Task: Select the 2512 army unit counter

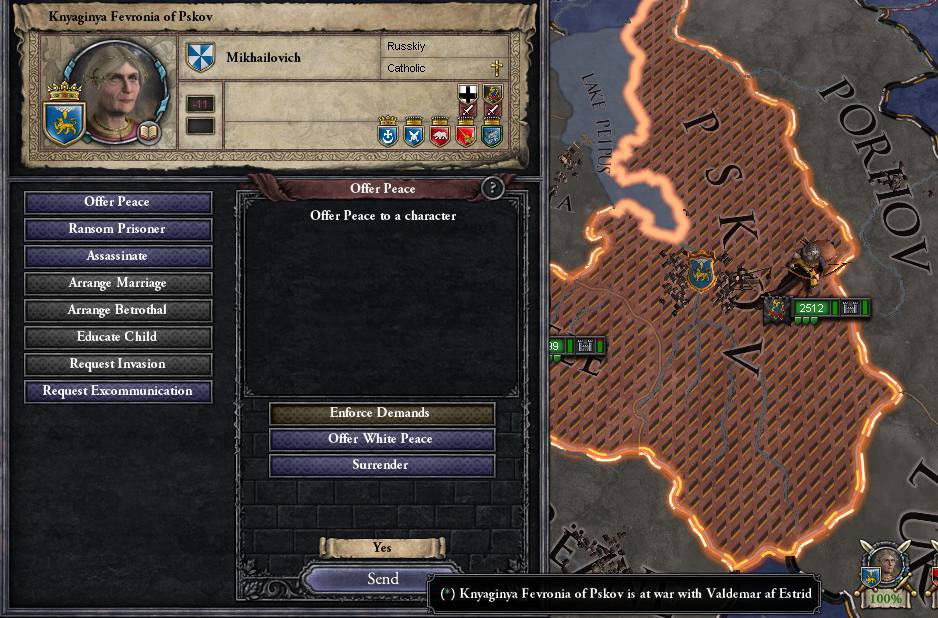Action: (811, 308)
